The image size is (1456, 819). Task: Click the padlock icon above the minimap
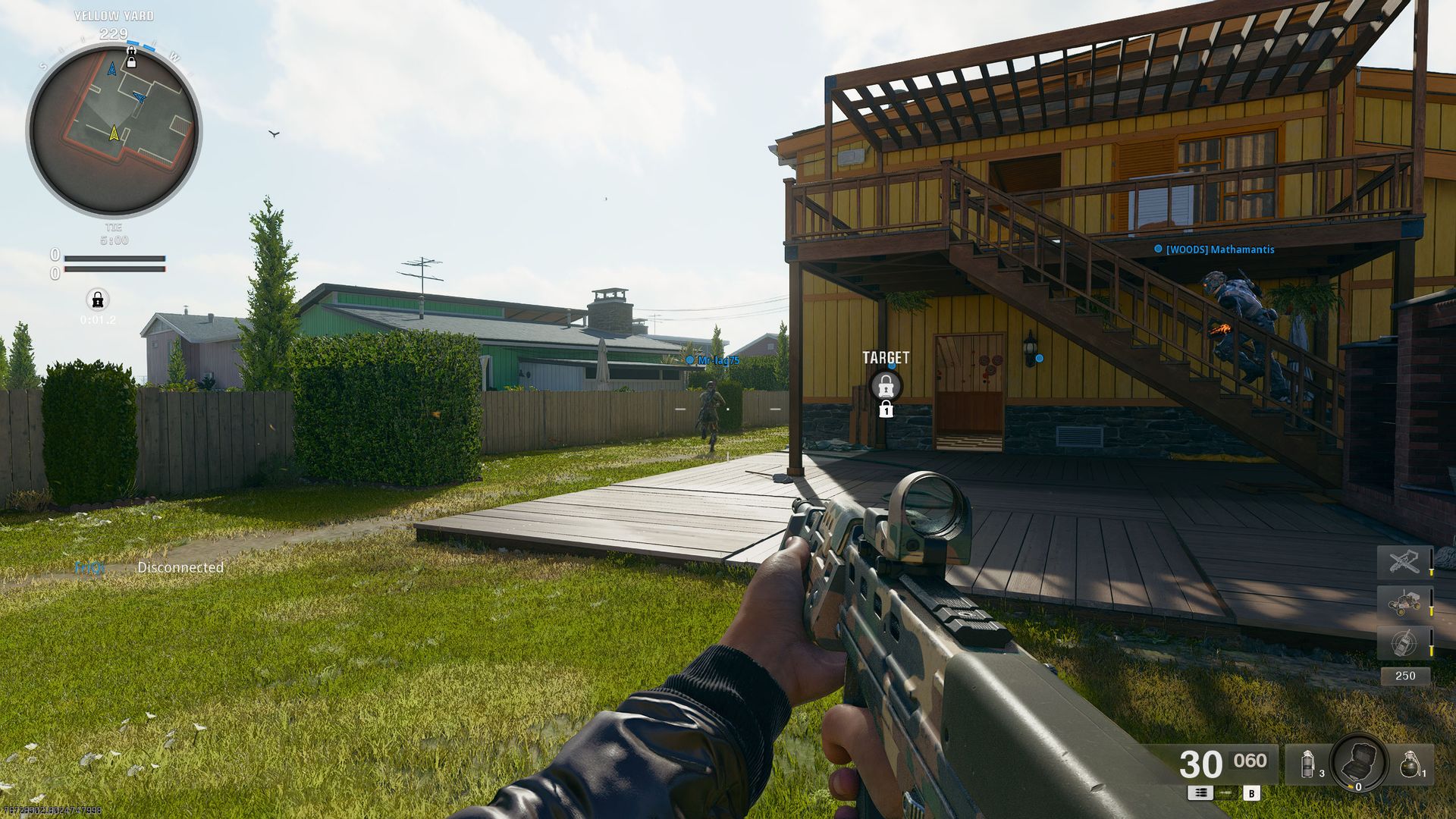132,55
